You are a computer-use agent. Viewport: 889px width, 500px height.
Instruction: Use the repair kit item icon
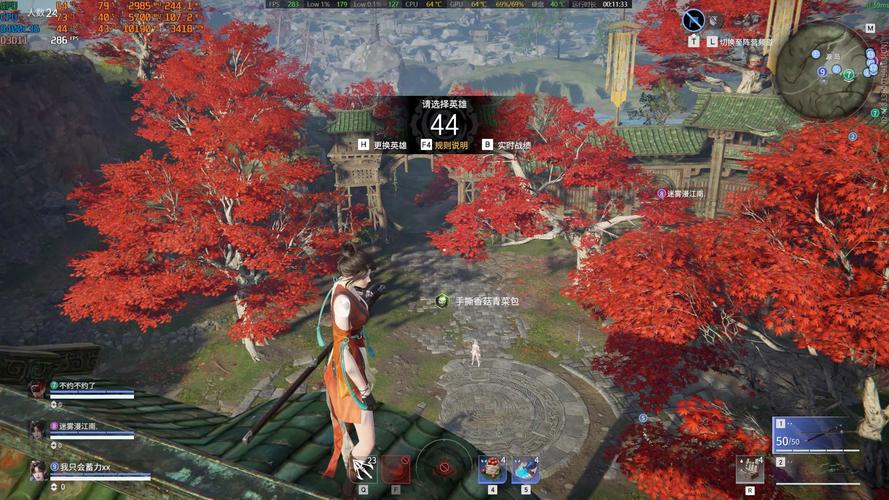(749, 468)
